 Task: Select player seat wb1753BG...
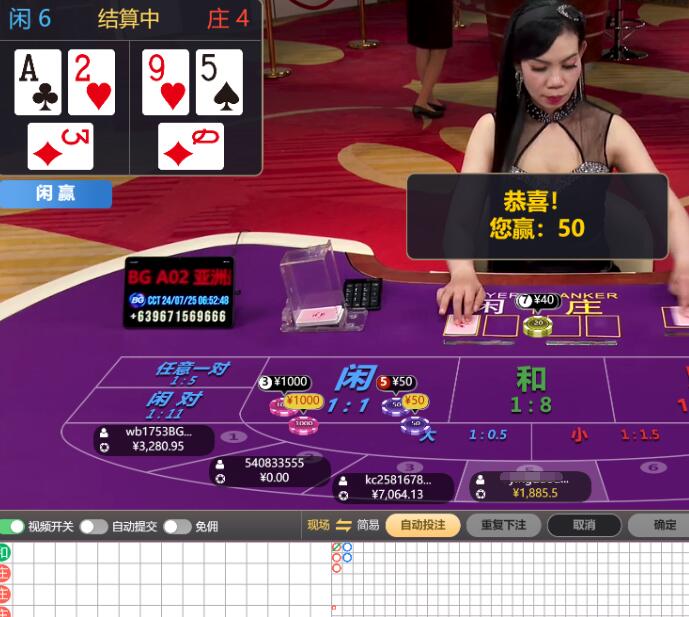coord(155,439)
